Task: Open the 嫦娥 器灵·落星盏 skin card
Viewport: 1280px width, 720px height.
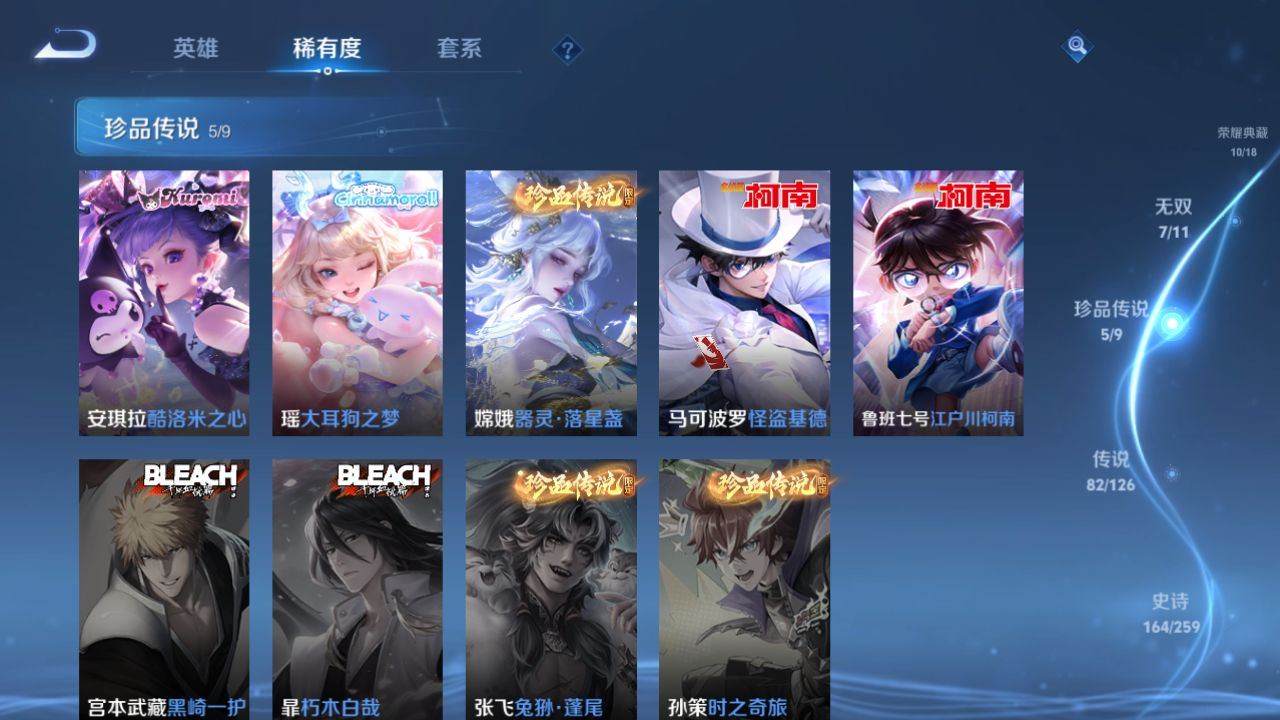Action: coord(550,302)
